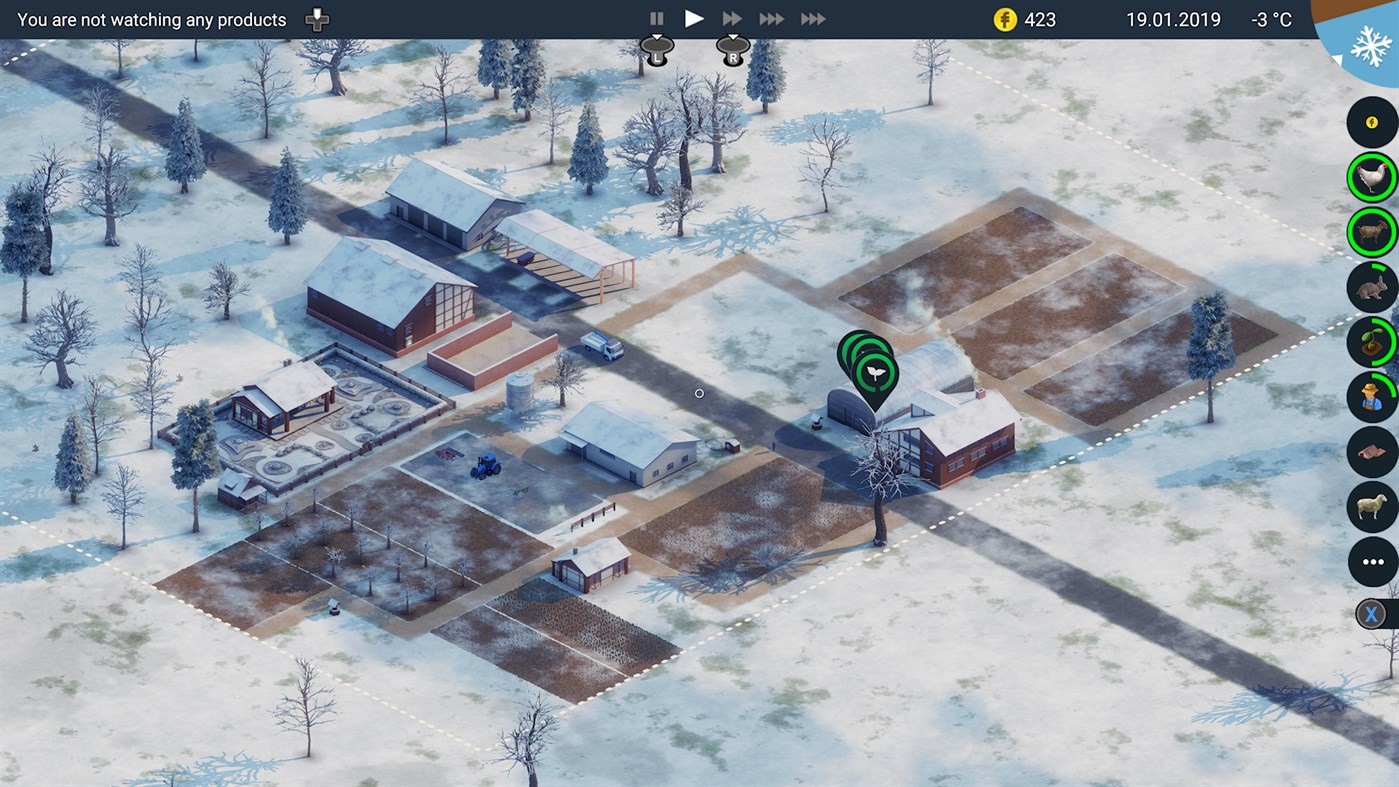Toggle the sprout plant icon in sidebar
1399x787 pixels.
point(1371,341)
